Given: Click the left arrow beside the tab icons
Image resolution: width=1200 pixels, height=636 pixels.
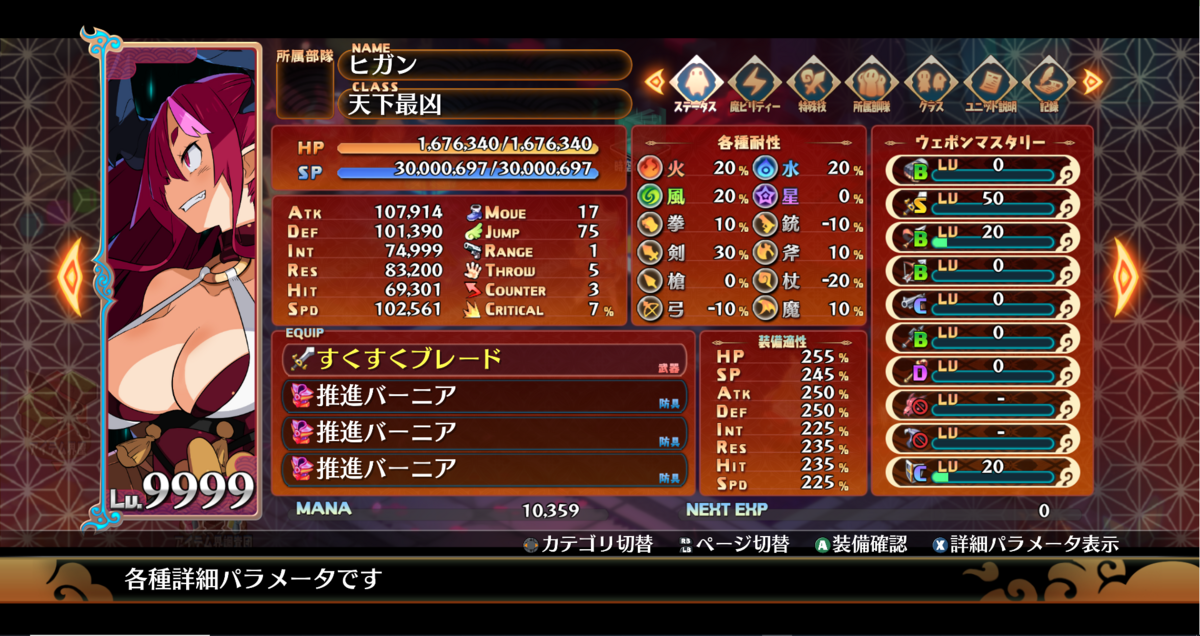Looking at the screenshot, I should point(654,80).
